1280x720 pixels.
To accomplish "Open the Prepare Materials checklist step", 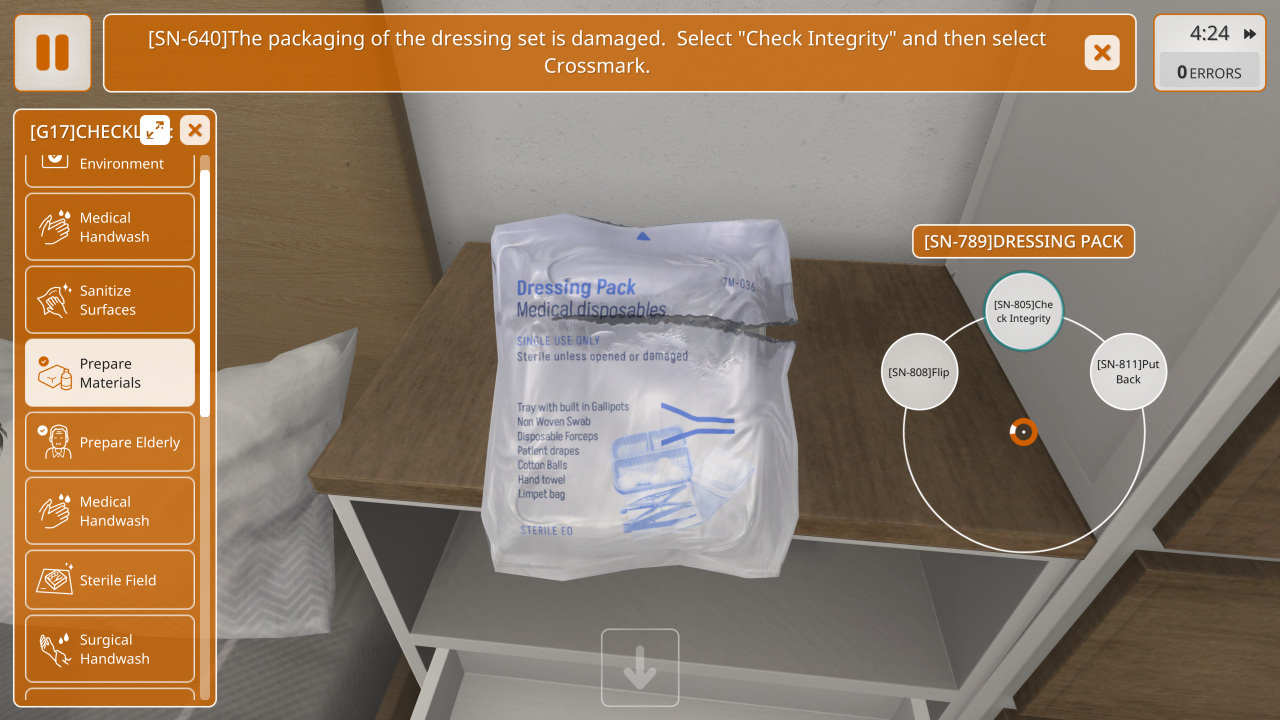I will click(110, 373).
